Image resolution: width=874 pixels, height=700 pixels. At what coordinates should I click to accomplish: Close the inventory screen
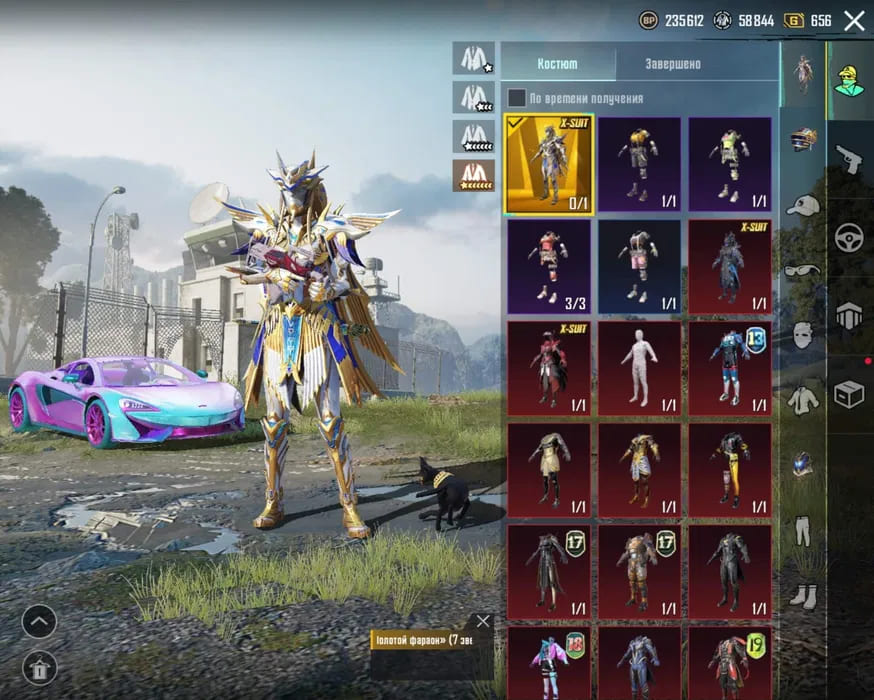854,20
